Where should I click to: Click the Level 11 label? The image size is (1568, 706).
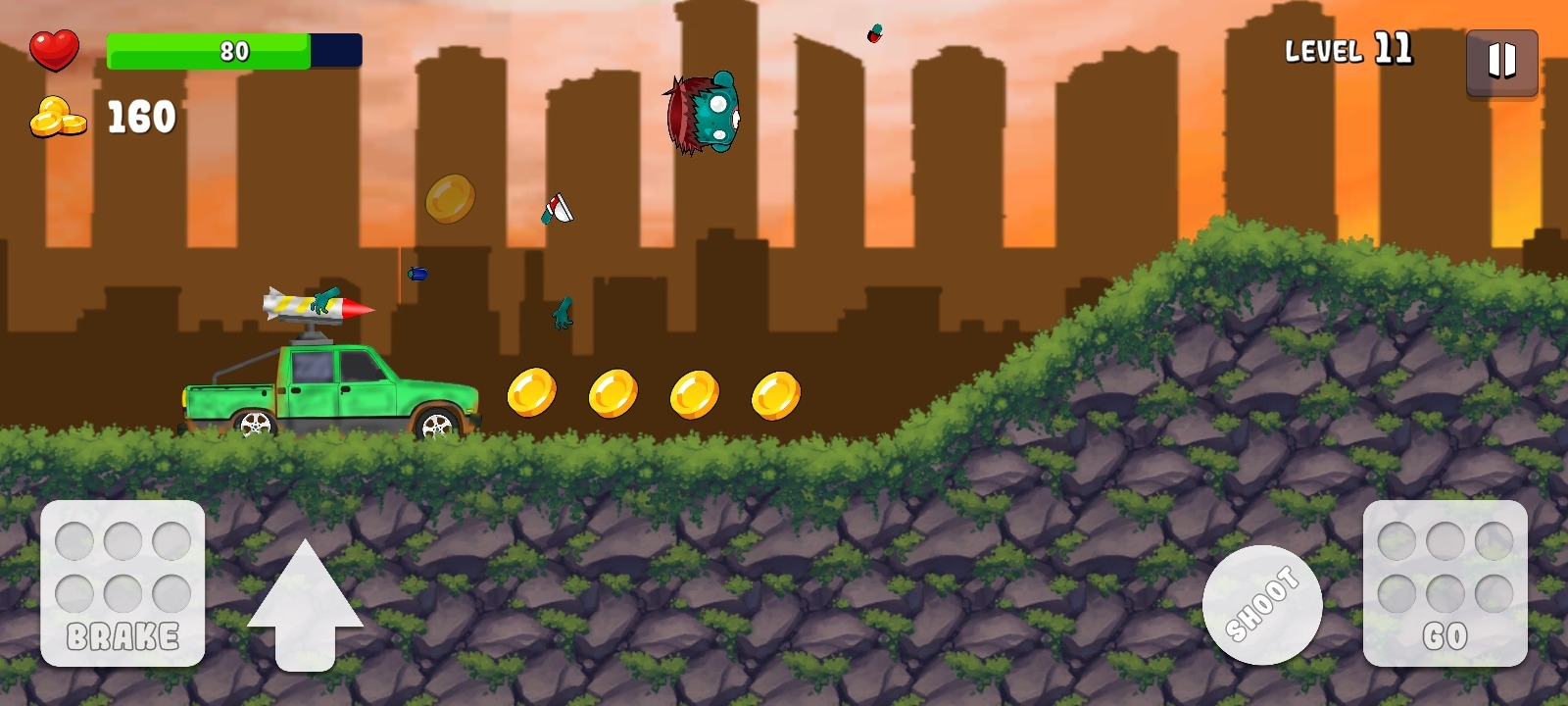[x=1347, y=48]
